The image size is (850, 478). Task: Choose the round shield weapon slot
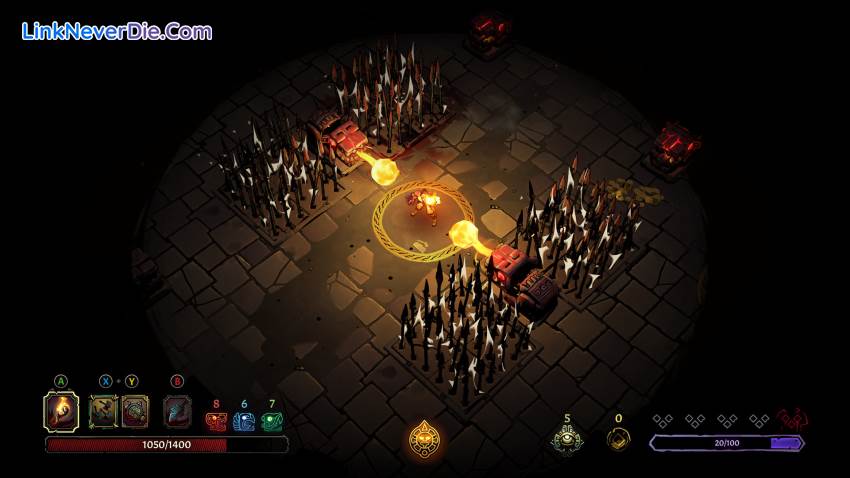coord(135,411)
